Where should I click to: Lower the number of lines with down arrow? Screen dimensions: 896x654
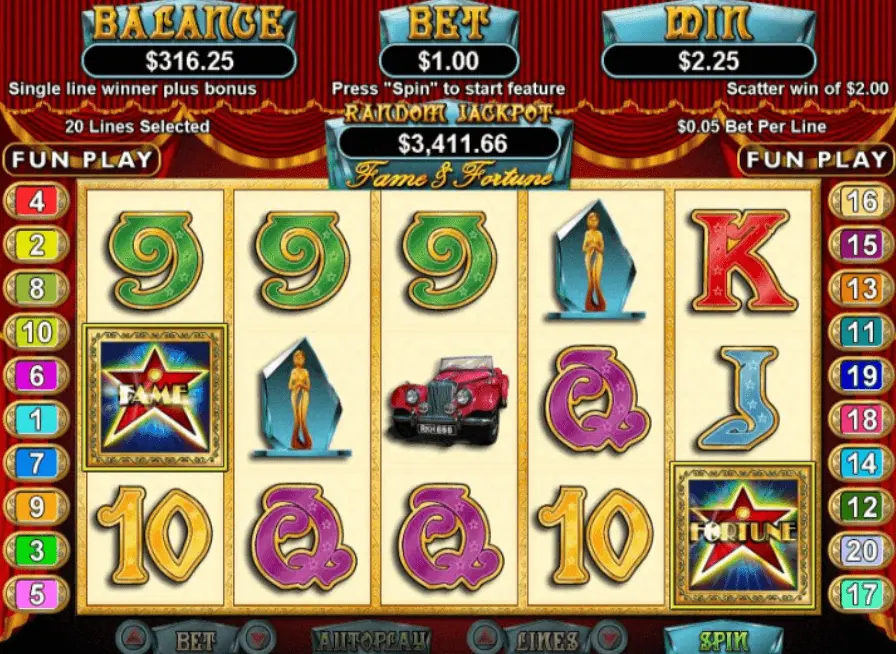pyautogui.click(x=605, y=640)
